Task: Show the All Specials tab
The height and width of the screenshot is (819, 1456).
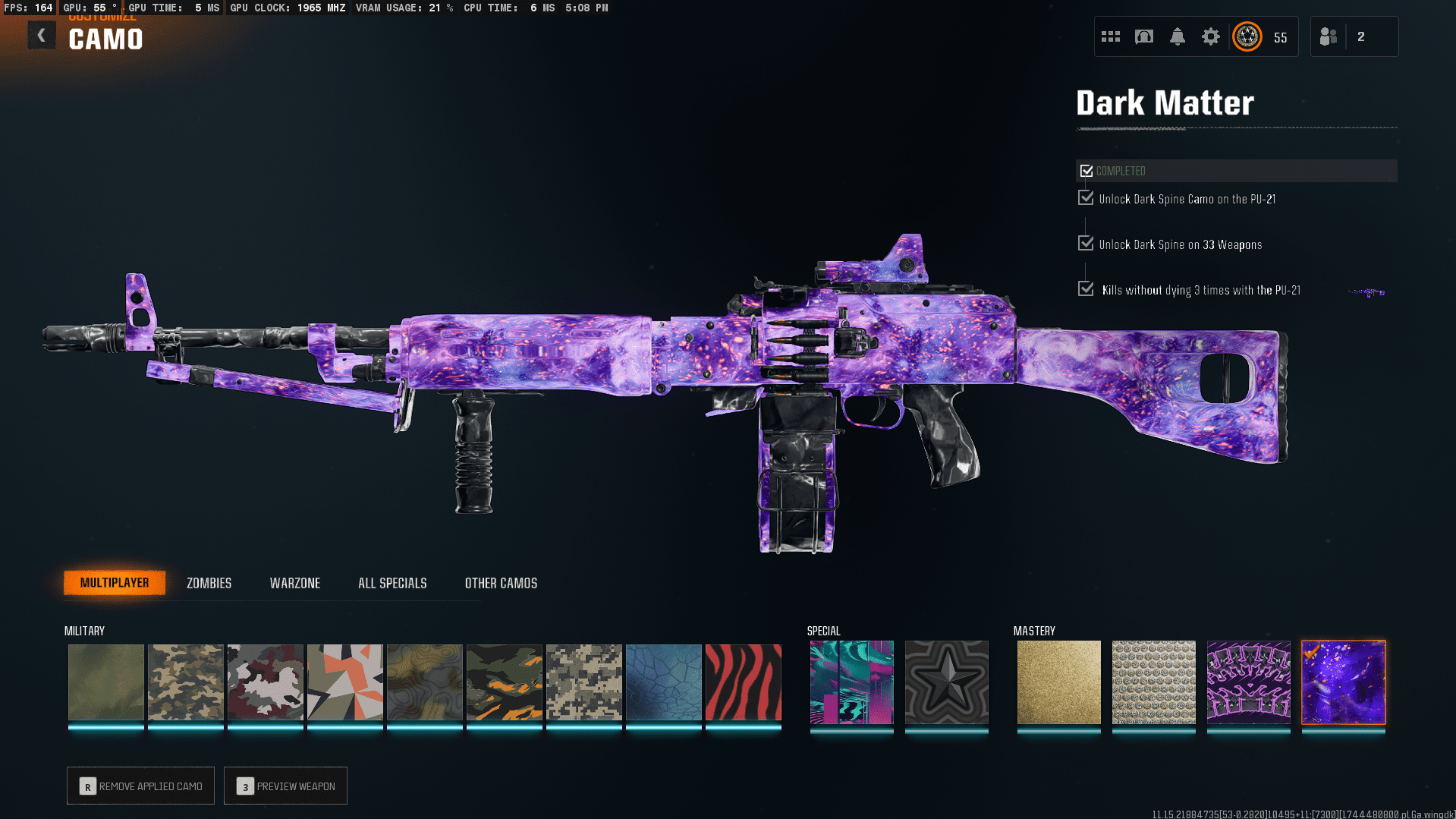Action: click(x=392, y=583)
